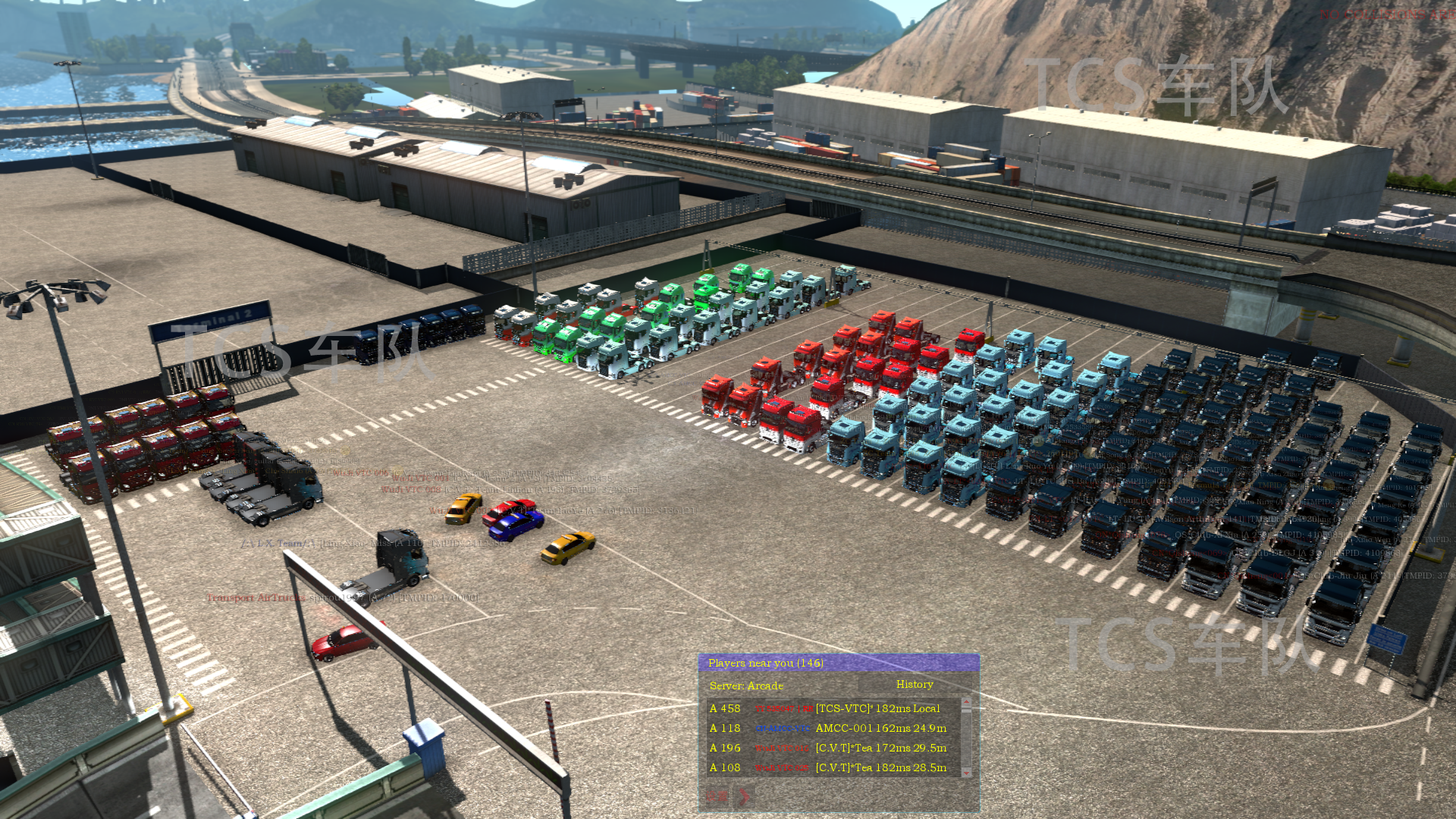1456x819 pixels.
Task: Open the 设置 settings button
Action: [717, 795]
